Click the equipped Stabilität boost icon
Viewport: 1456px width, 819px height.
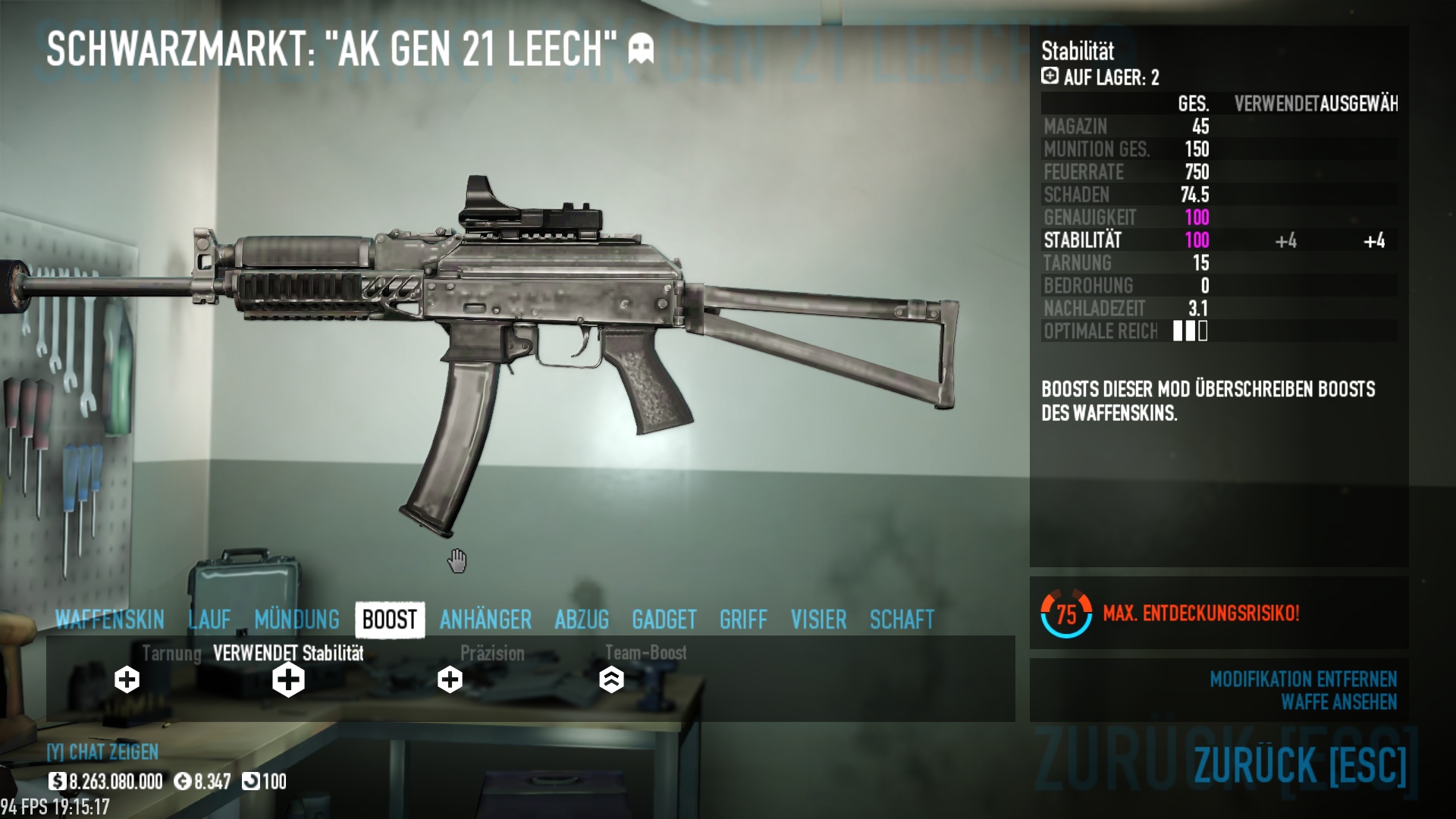(x=288, y=679)
